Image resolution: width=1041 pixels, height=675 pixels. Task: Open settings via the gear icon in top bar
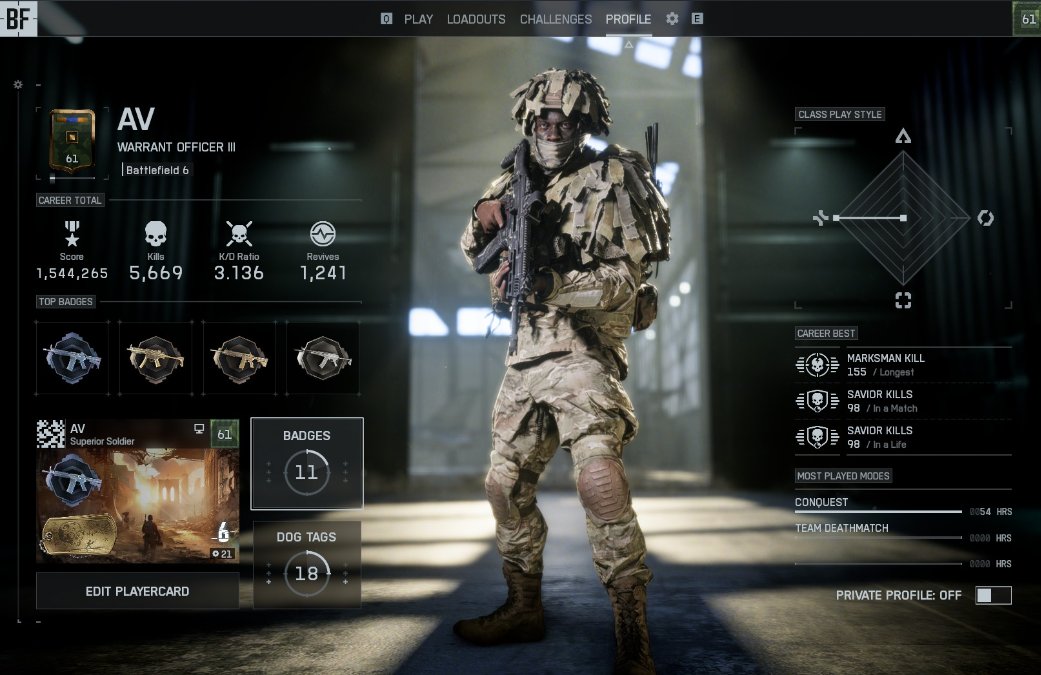[x=672, y=19]
